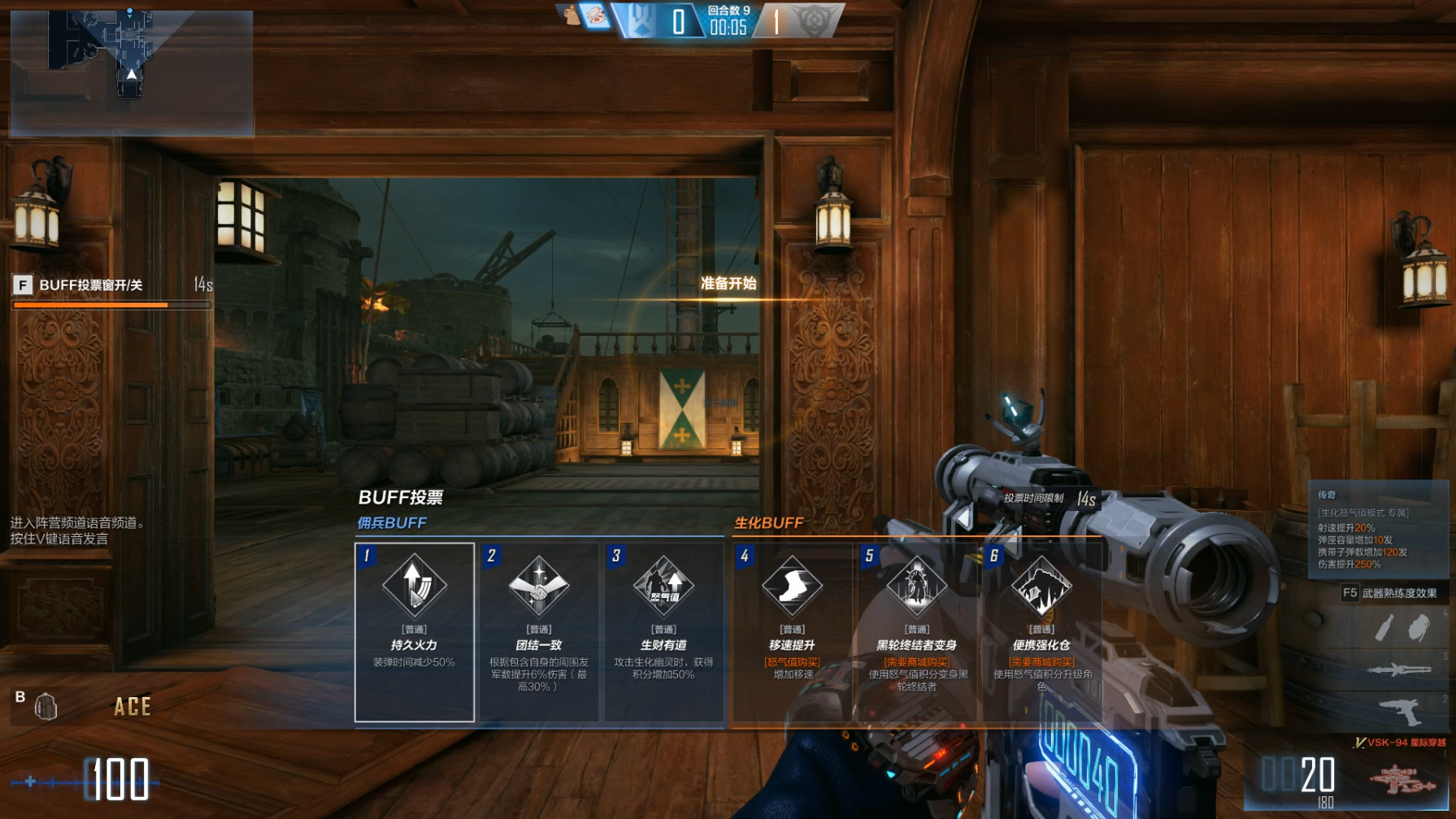Select the pistol weapon slot icon
The height and width of the screenshot is (819, 1456).
click(x=1401, y=713)
